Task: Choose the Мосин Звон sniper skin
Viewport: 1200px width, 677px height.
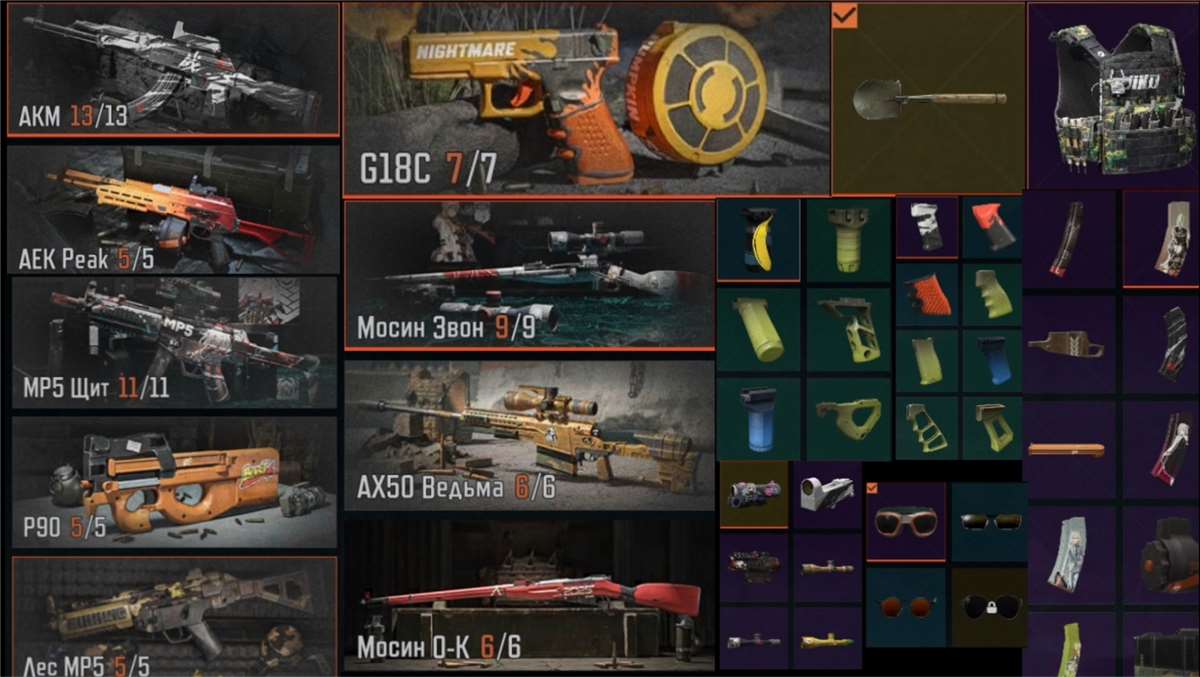Action: pos(529,275)
